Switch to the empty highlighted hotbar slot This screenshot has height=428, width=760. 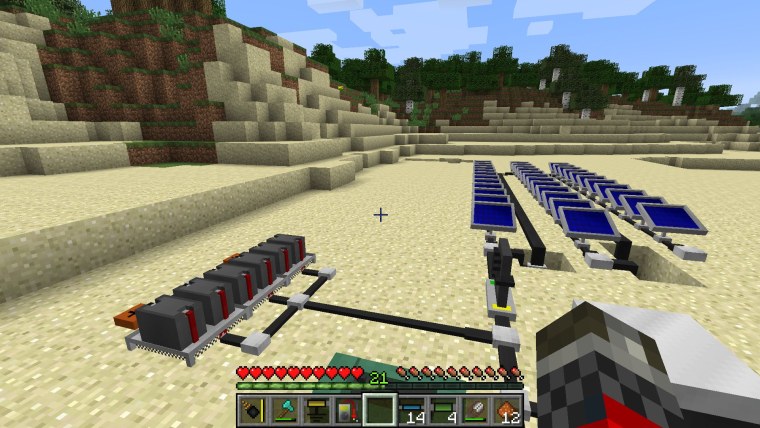click(x=379, y=409)
